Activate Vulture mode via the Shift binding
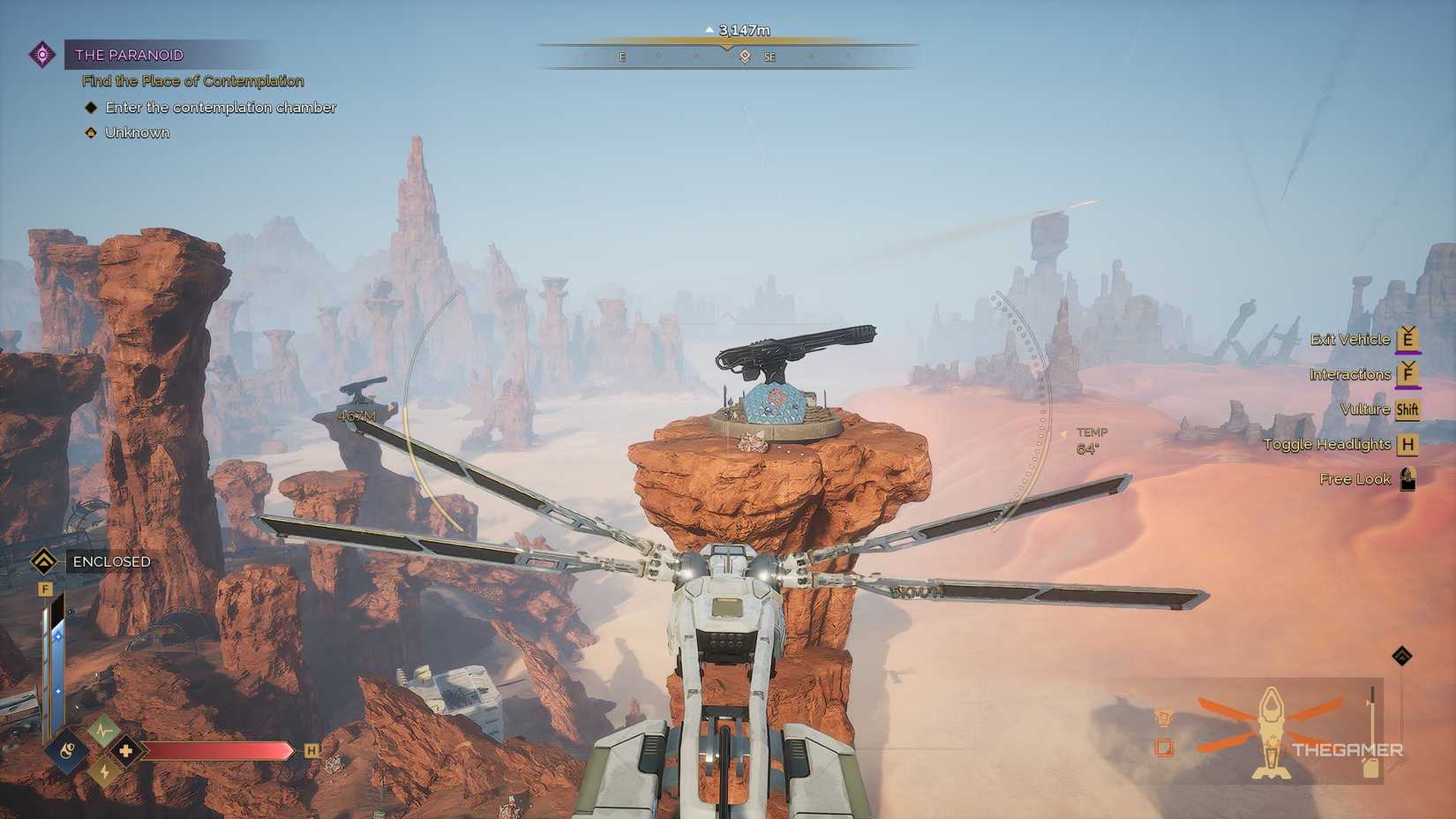The width and height of the screenshot is (1456, 819). pos(1409,409)
